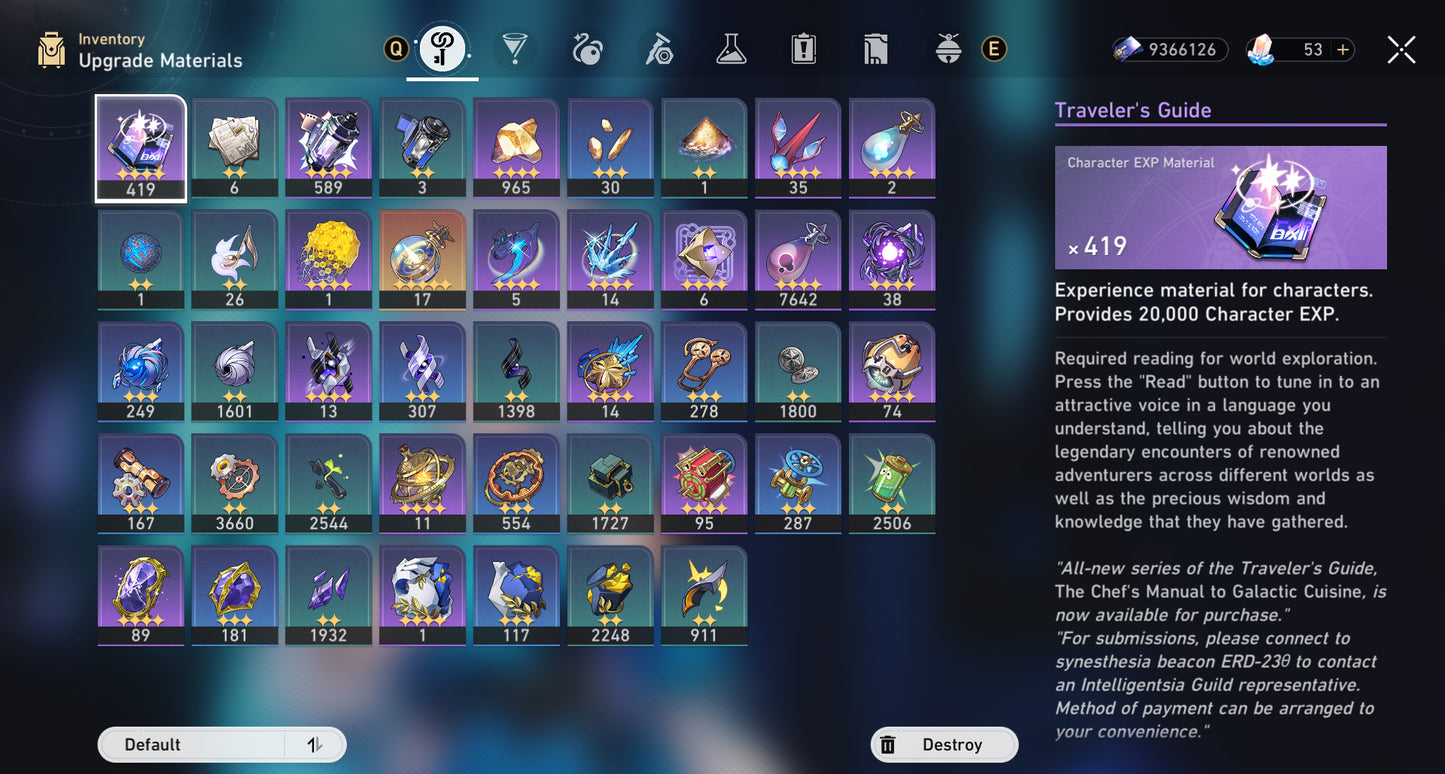The height and width of the screenshot is (774, 1445).
Task: Select the Traveler's Guide slot with 419
Action: click(x=141, y=148)
